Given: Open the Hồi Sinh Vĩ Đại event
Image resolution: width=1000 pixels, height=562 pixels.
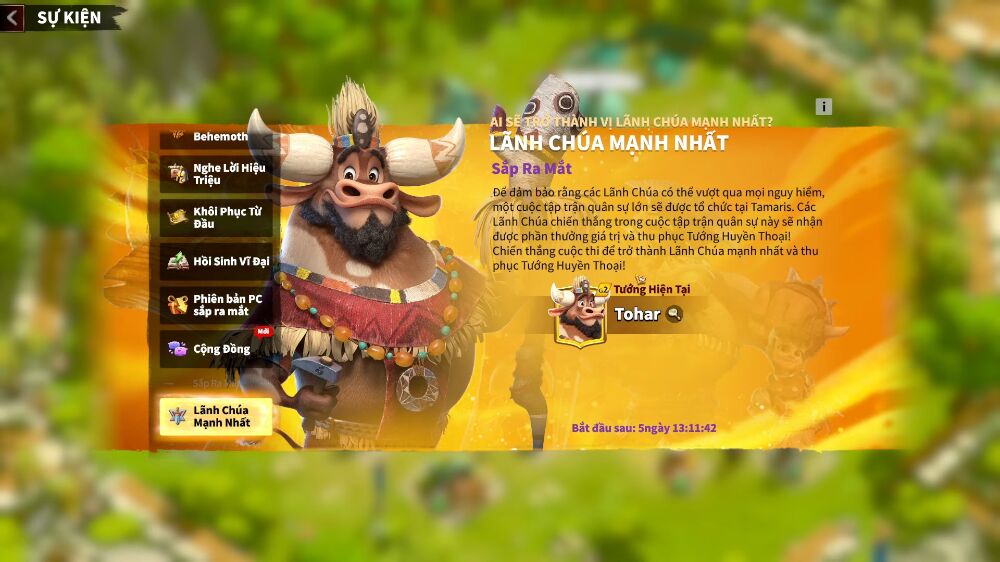Looking at the screenshot, I should [215, 262].
